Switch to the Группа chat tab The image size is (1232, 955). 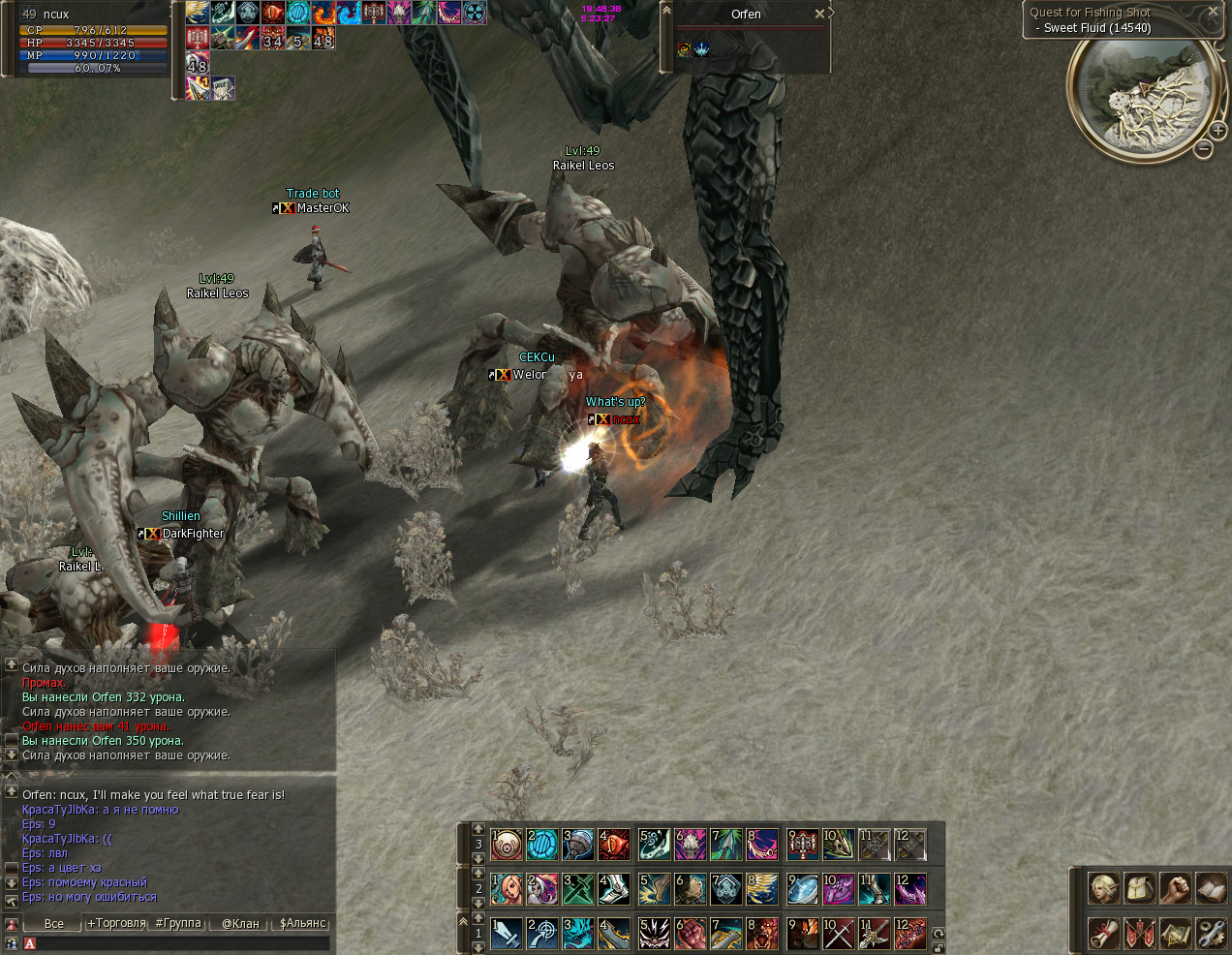(x=178, y=923)
